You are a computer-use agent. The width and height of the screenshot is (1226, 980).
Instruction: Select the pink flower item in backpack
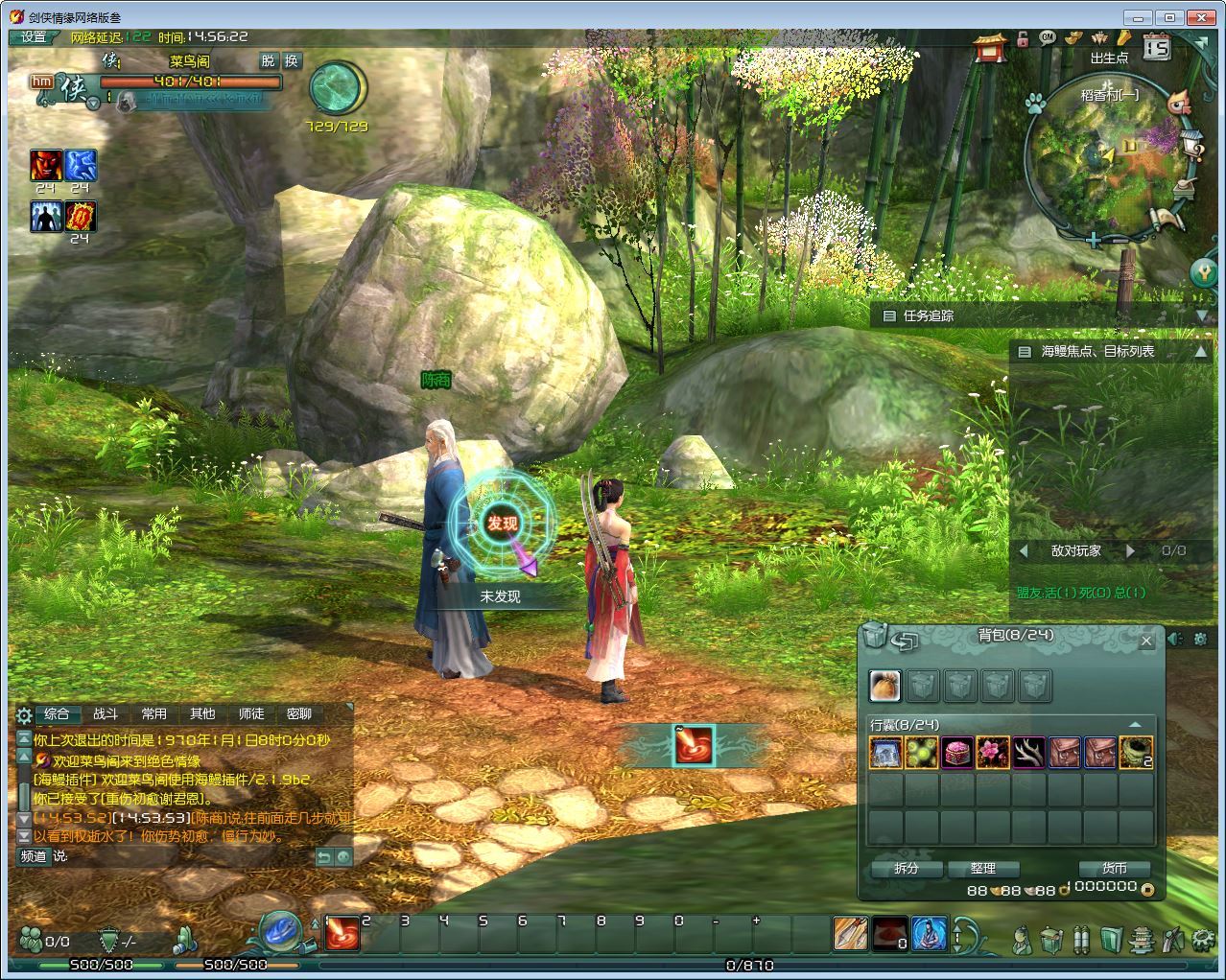993,753
